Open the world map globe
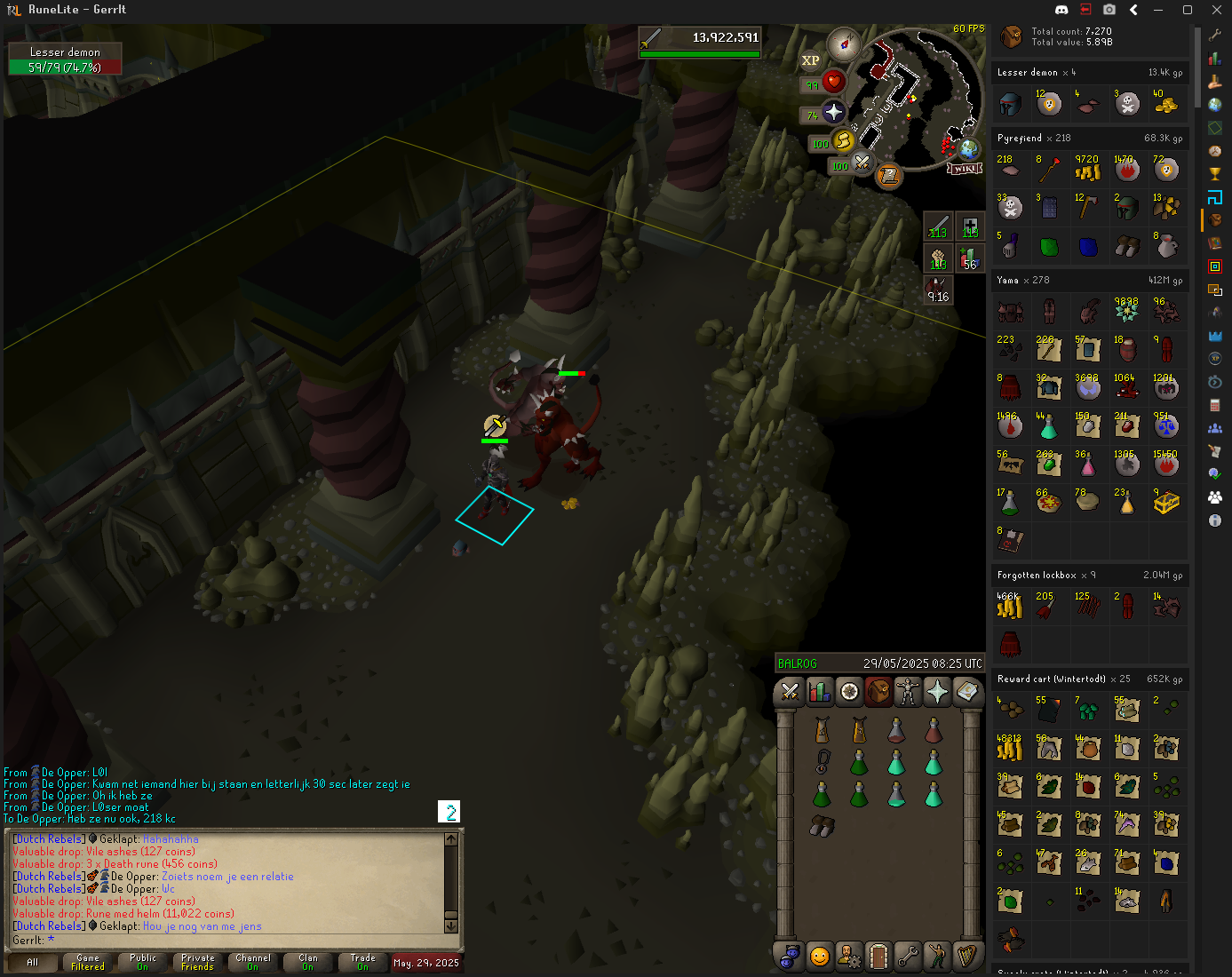The image size is (1232, 977). pyautogui.click(x=970, y=148)
